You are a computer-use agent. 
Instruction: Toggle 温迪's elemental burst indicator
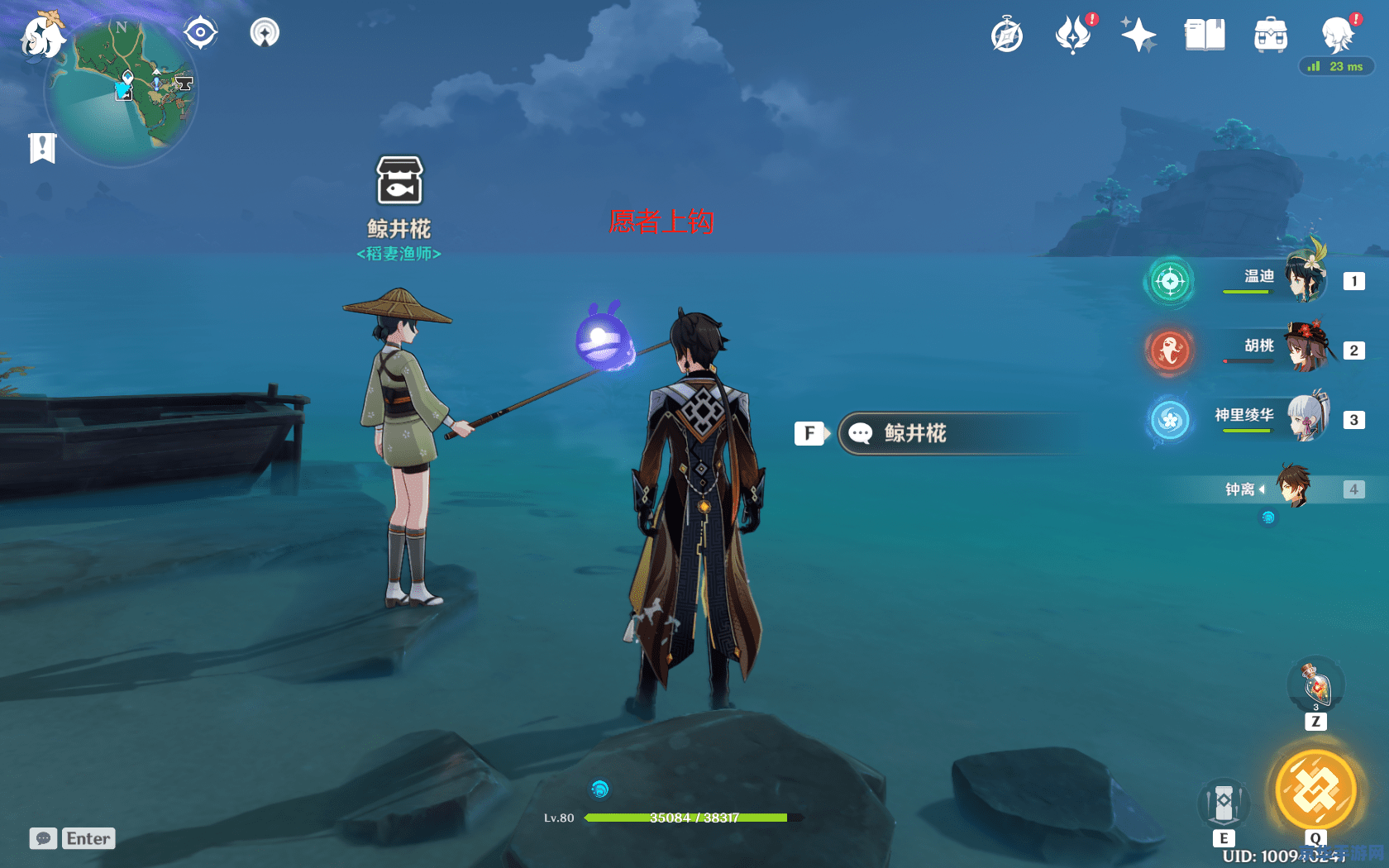coord(1168,281)
